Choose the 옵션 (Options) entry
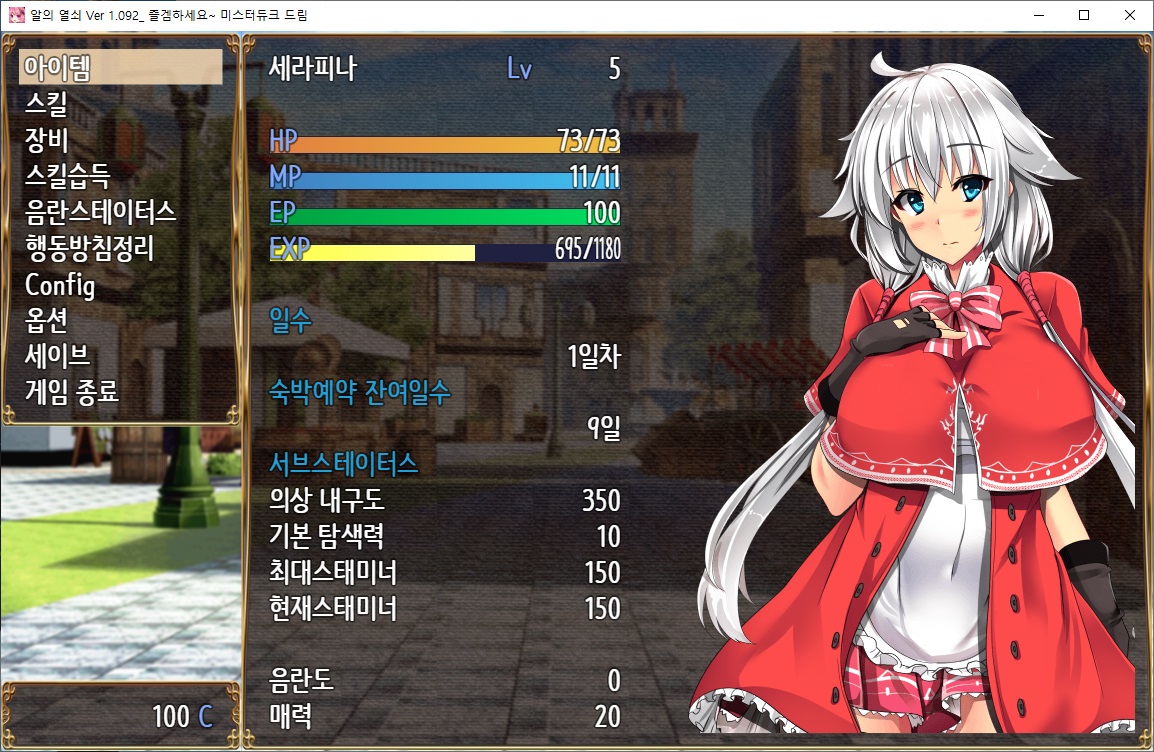The height and width of the screenshot is (752, 1154). pyautogui.click(x=46, y=320)
